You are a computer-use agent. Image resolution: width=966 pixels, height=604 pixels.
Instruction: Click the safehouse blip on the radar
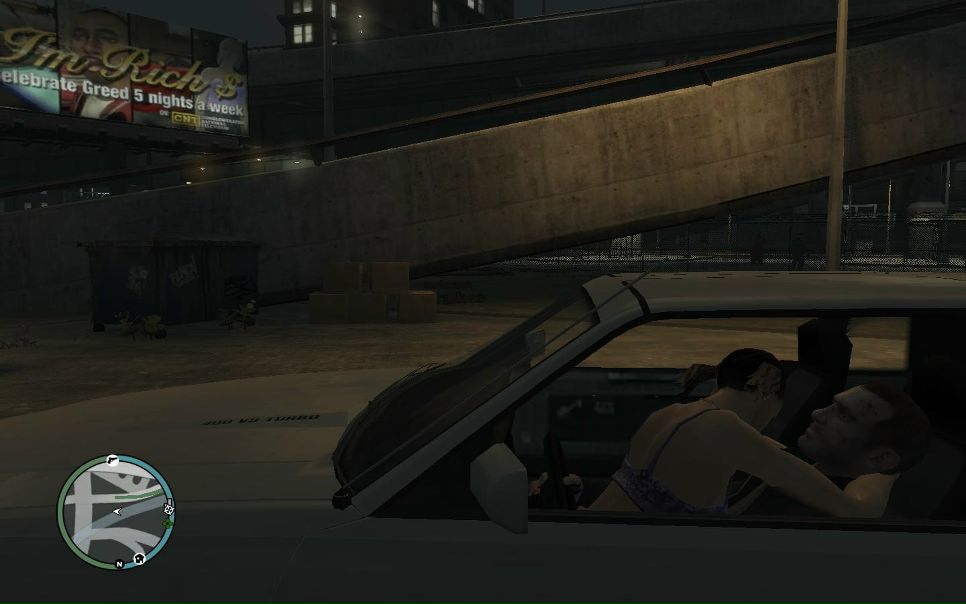(x=140, y=558)
